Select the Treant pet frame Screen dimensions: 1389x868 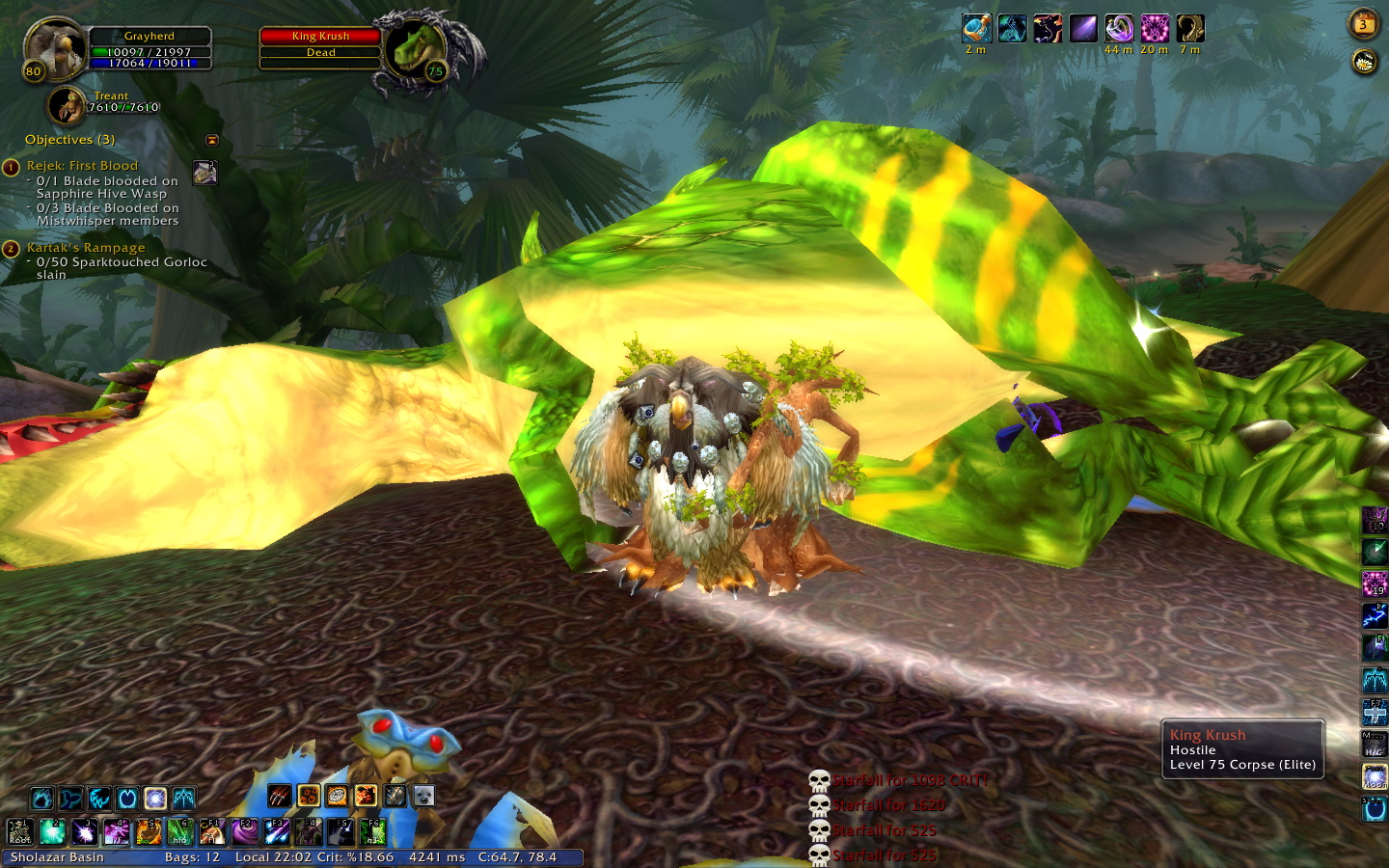[68, 106]
